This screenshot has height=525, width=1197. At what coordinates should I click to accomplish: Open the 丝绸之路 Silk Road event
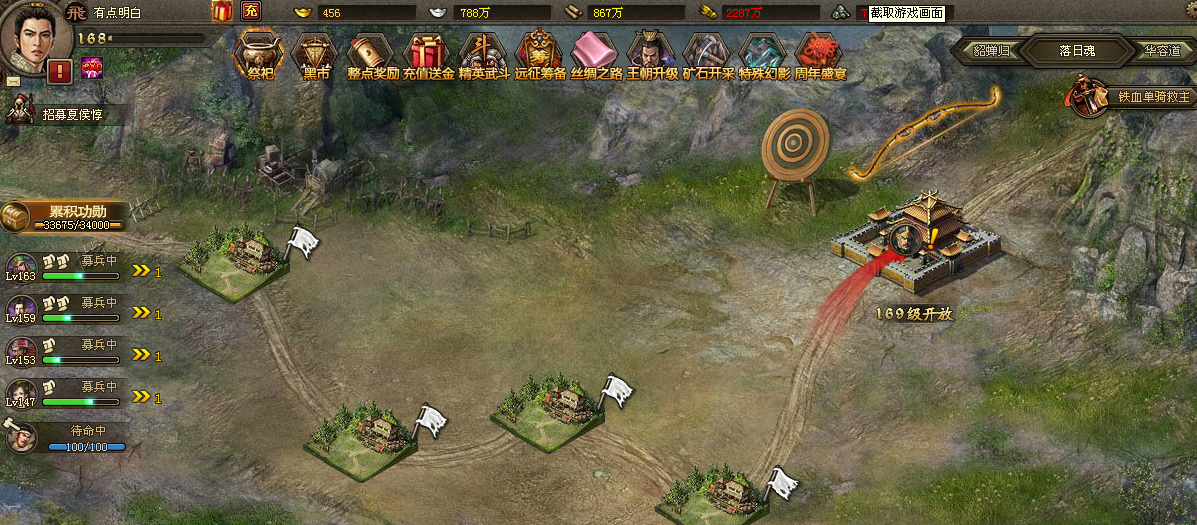click(596, 55)
